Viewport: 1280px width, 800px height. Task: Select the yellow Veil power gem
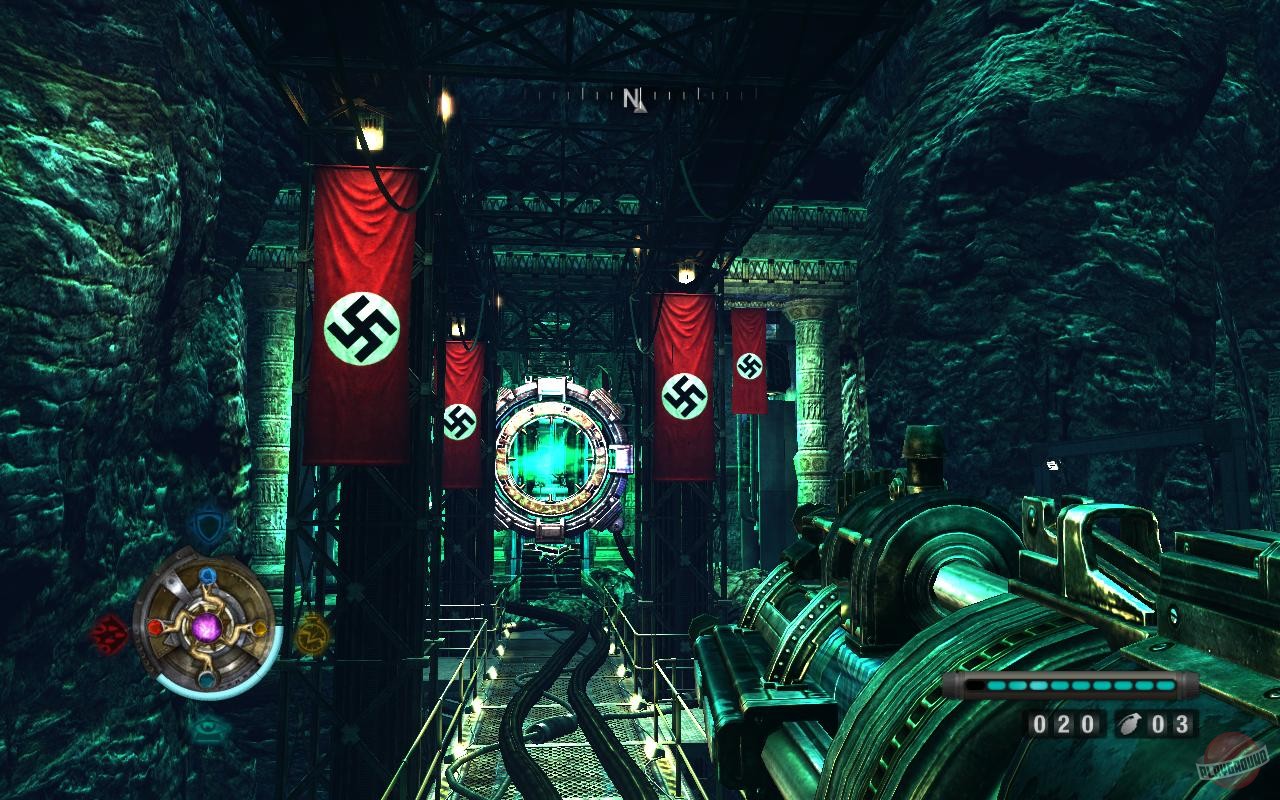(259, 630)
